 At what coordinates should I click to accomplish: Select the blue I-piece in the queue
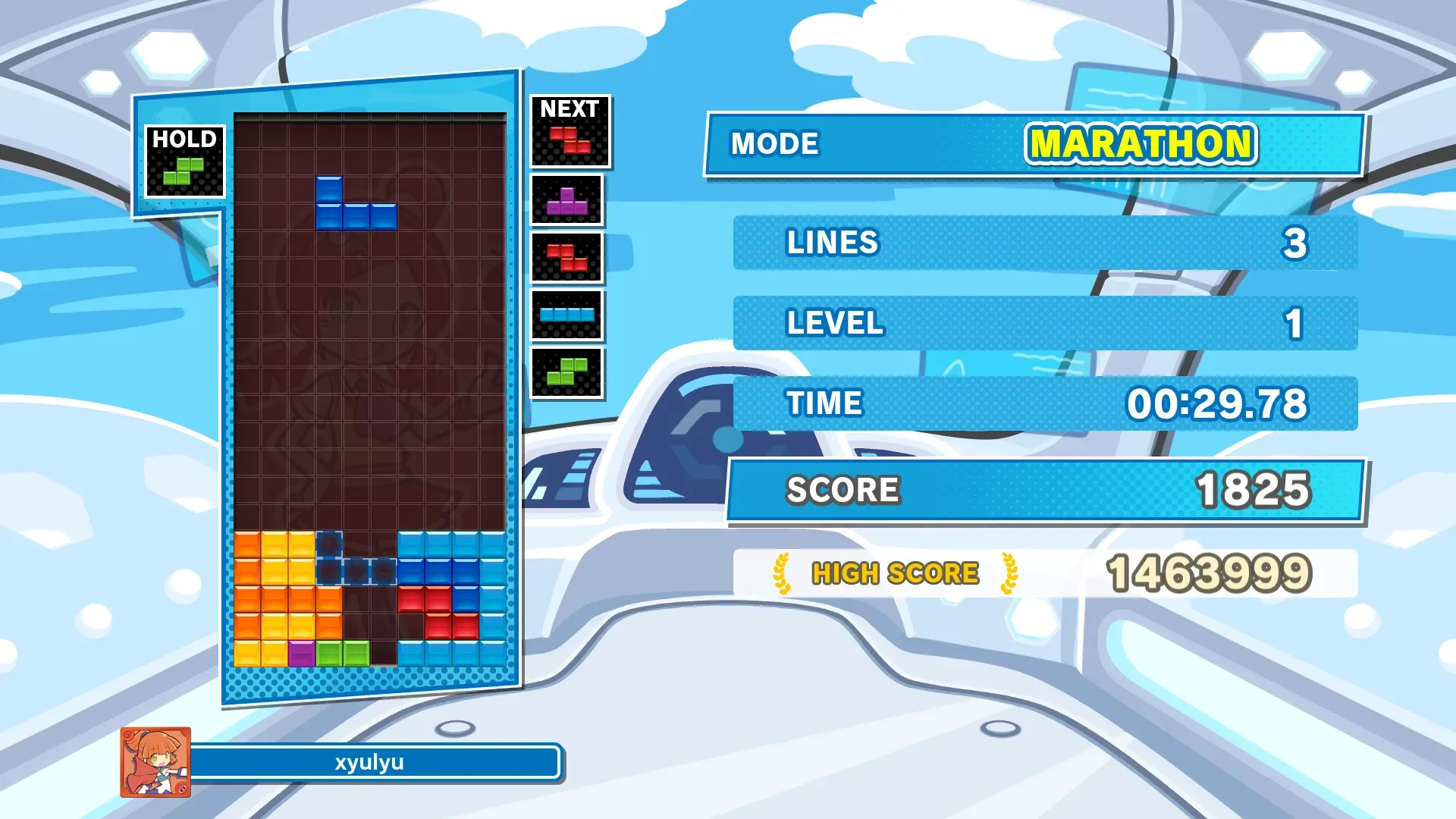point(567,315)
